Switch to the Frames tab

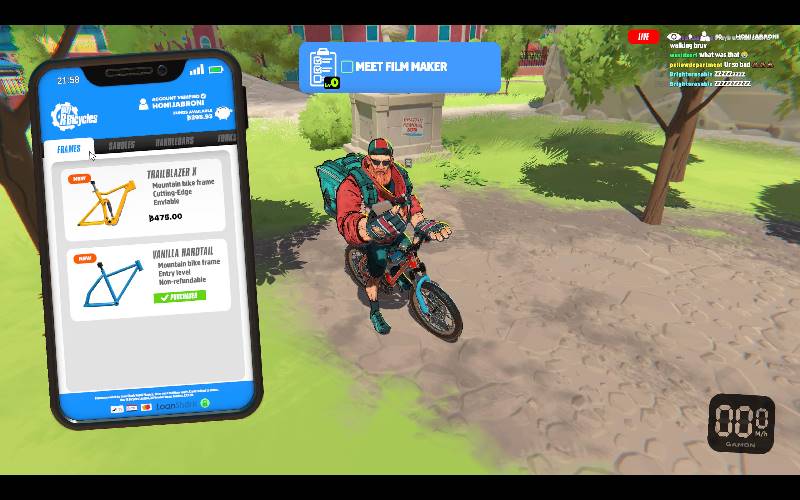(x=69, y=148)
